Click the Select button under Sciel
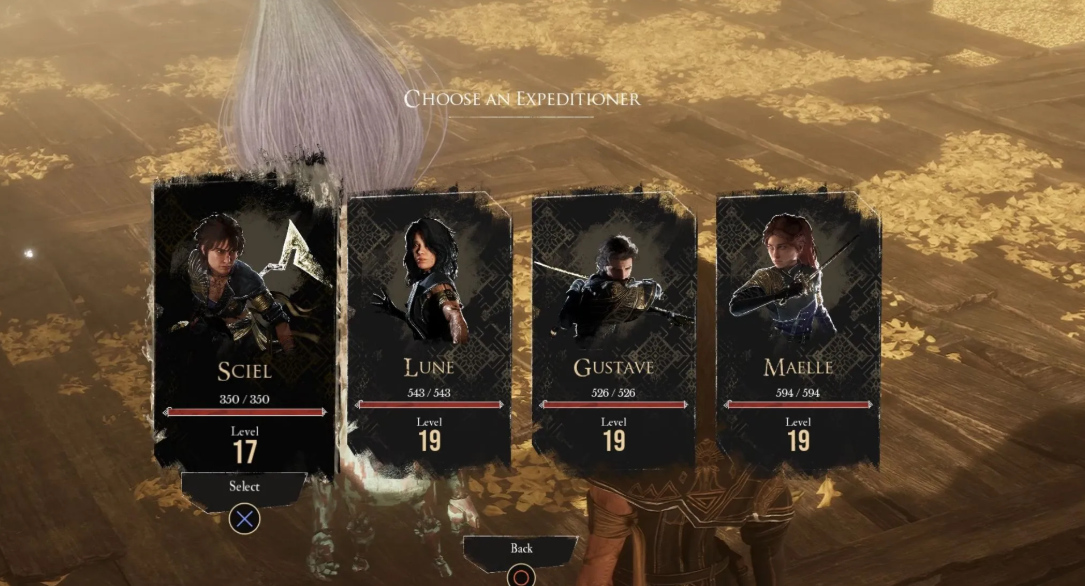1085x586 pixels. coord(244,487)
